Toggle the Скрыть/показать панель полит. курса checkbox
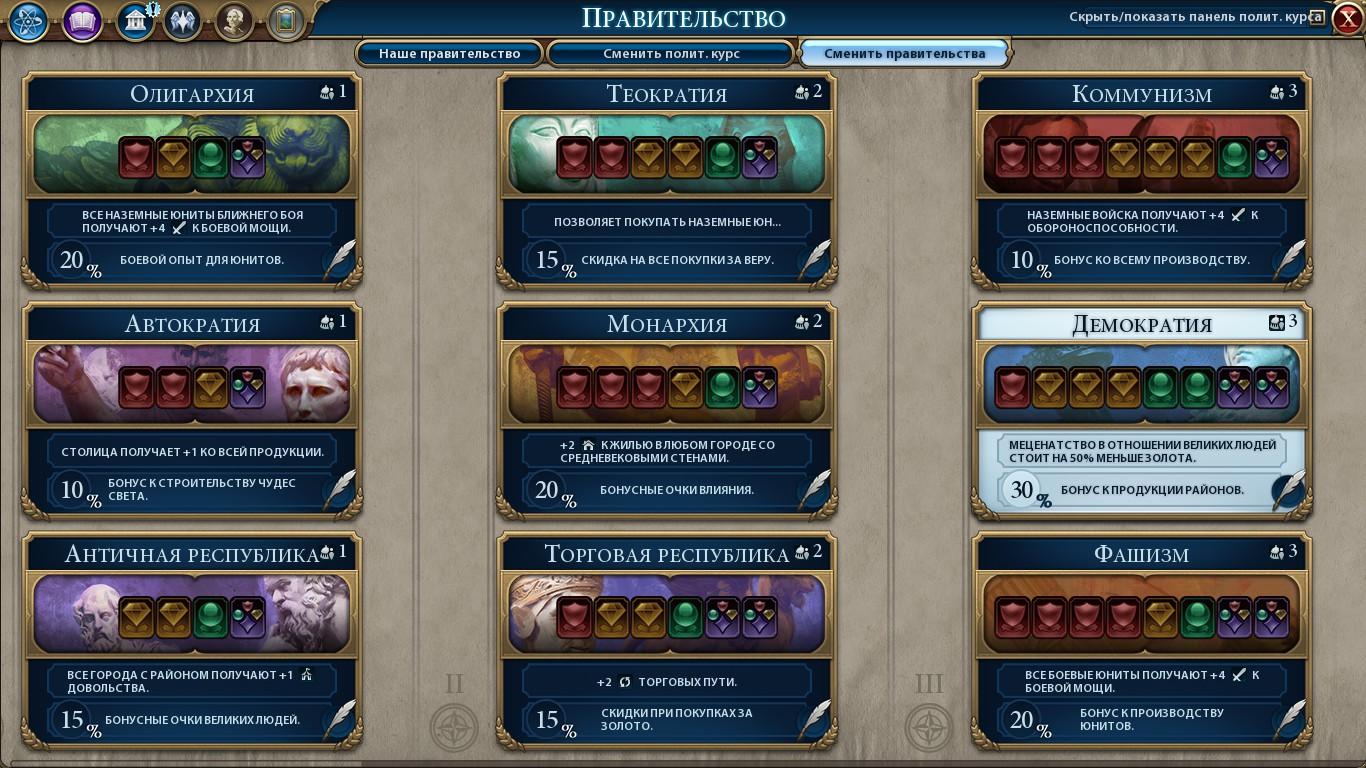Screen dimensions: 1366x768 [x=1317, y=17]
